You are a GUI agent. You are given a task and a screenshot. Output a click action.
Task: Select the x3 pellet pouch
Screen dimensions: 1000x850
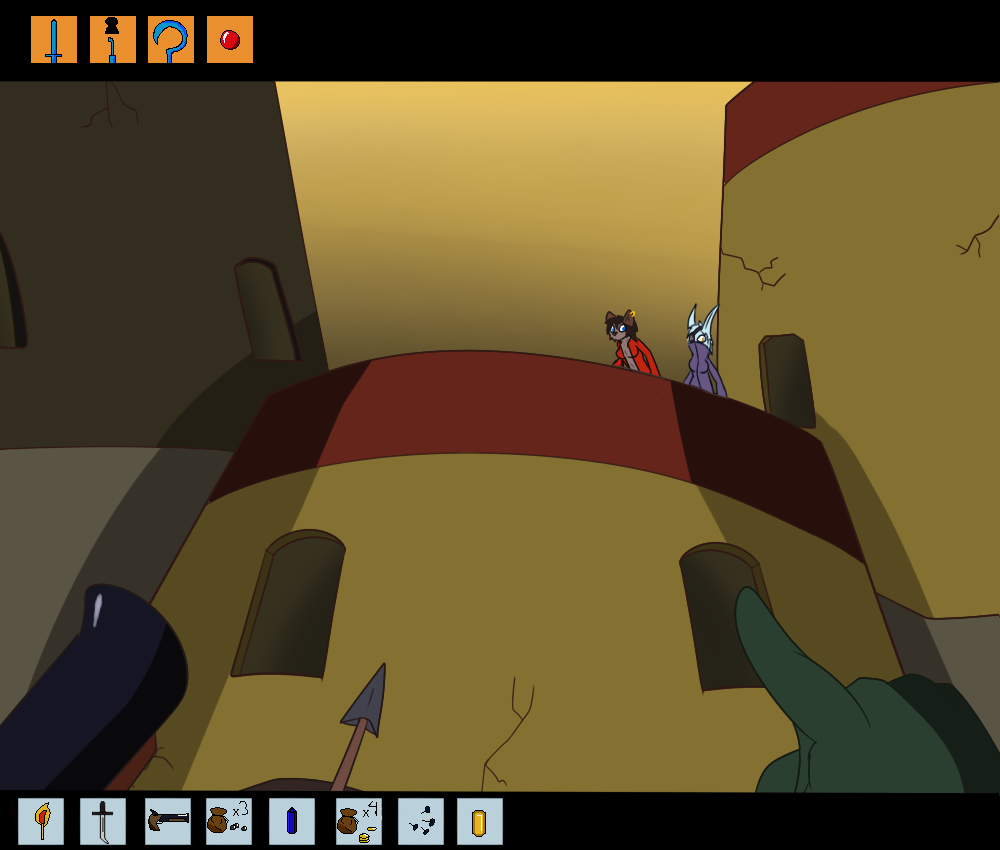229,821
